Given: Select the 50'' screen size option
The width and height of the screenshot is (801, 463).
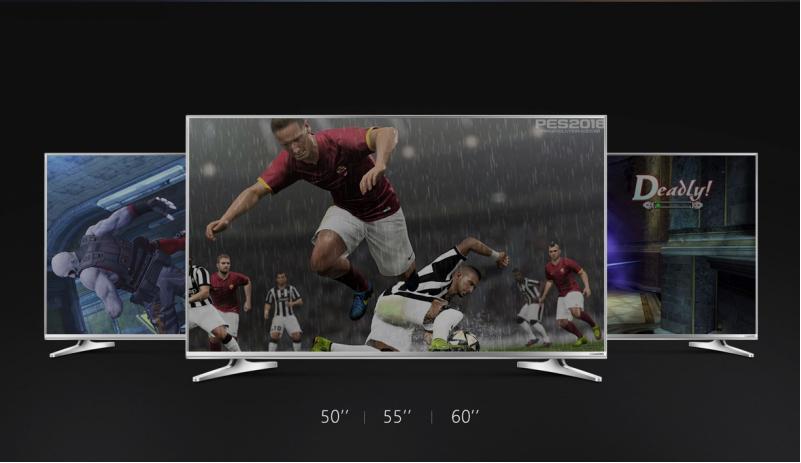Looking at the screenshot, I should (x=333, y=417).
